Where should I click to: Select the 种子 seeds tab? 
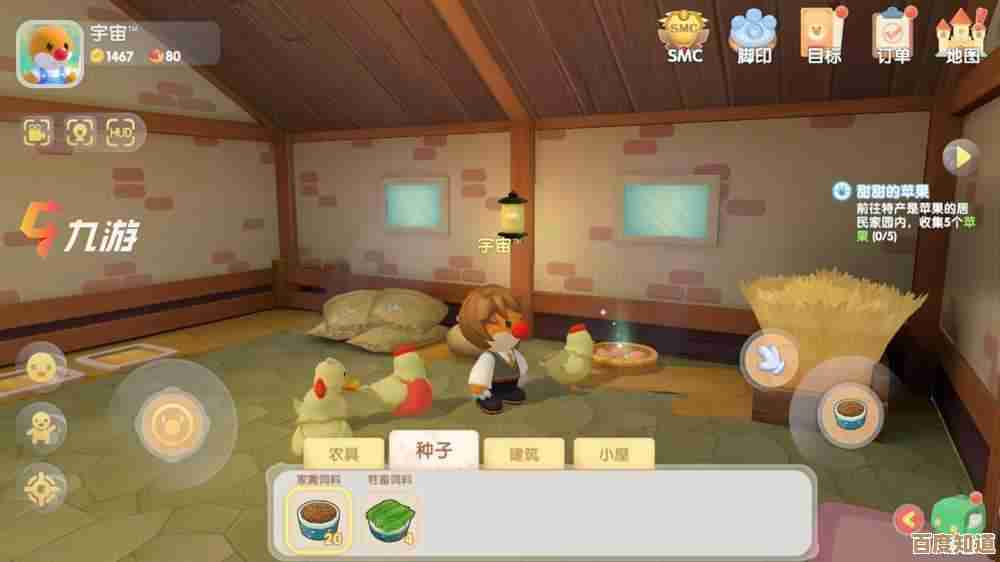point(434,450)
